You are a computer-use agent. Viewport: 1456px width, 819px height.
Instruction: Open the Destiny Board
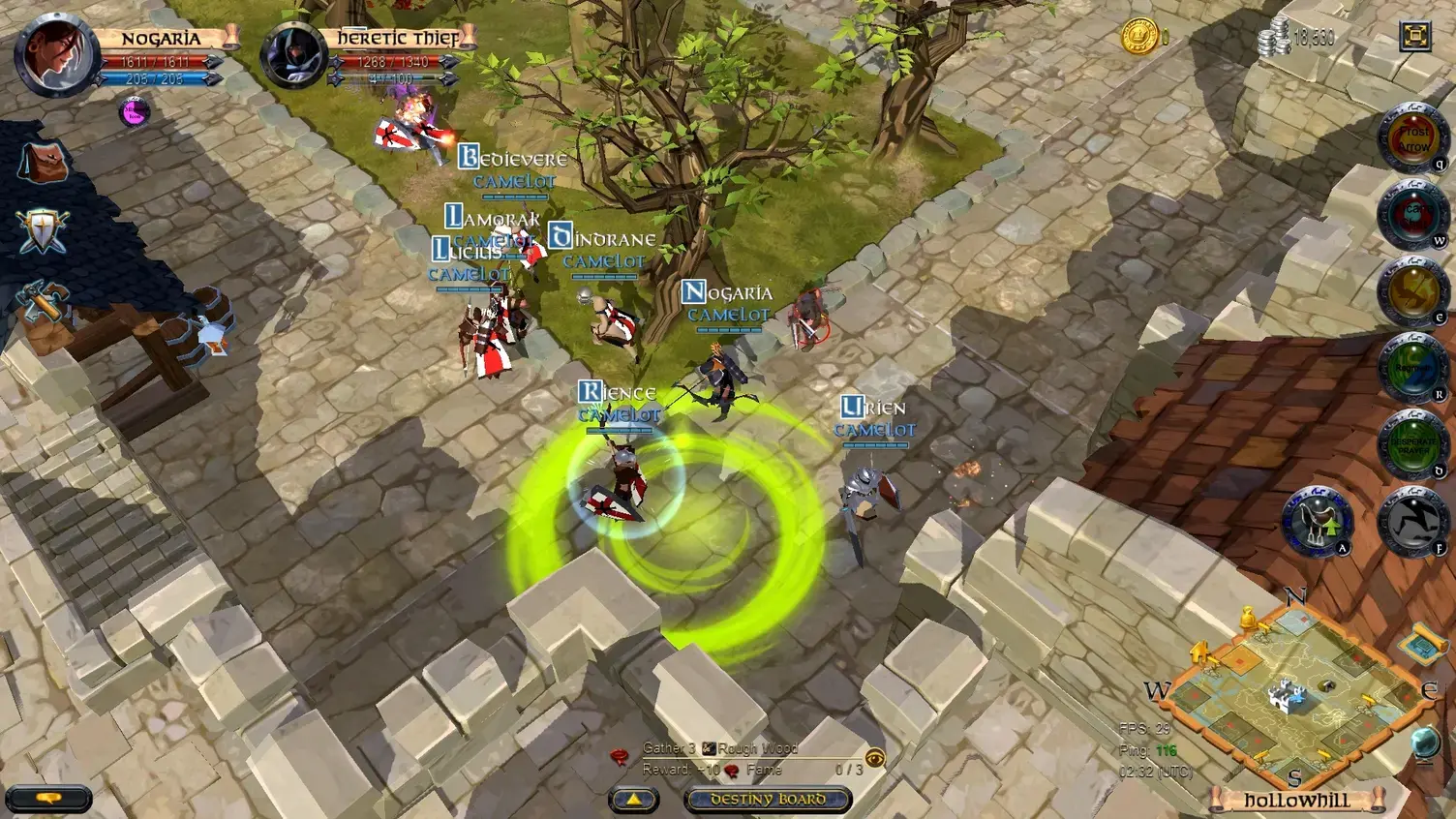pos(768,801)
